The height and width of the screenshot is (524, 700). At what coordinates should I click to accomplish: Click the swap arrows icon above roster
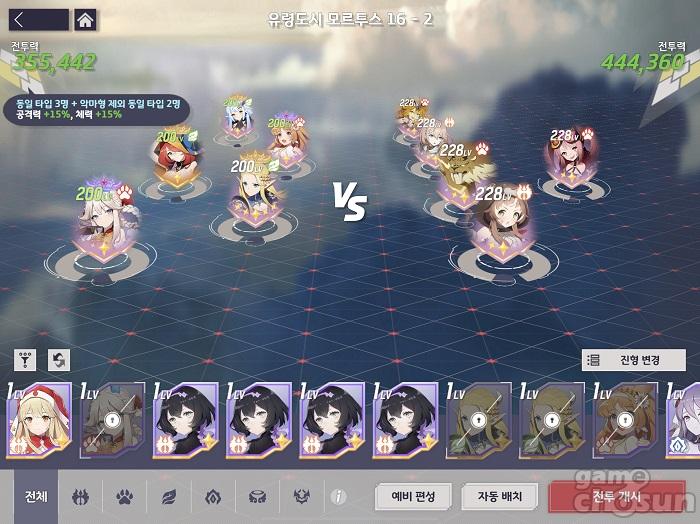click(59, 360)
